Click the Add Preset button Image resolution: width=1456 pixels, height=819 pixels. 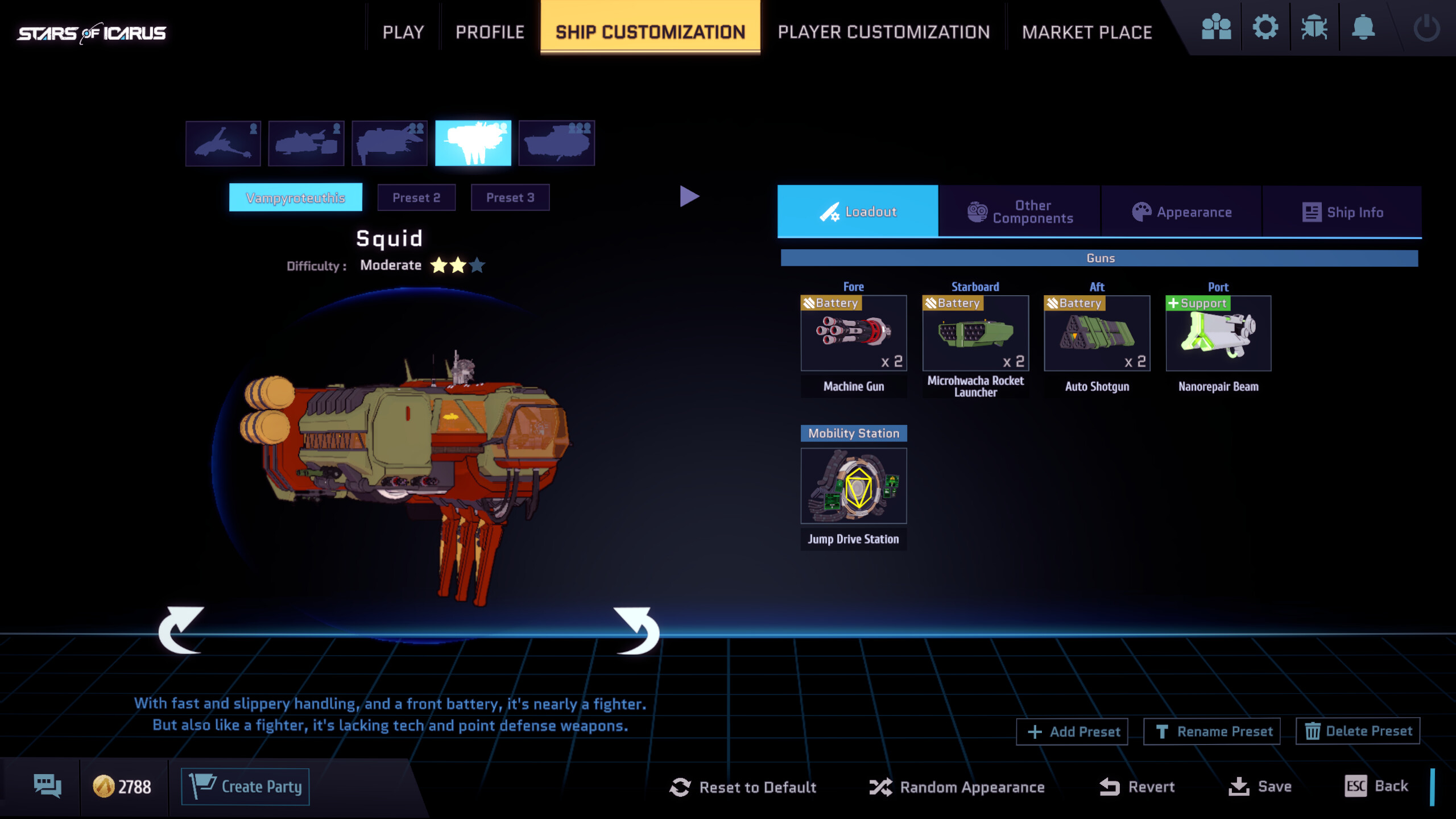tap(1072, 731)
